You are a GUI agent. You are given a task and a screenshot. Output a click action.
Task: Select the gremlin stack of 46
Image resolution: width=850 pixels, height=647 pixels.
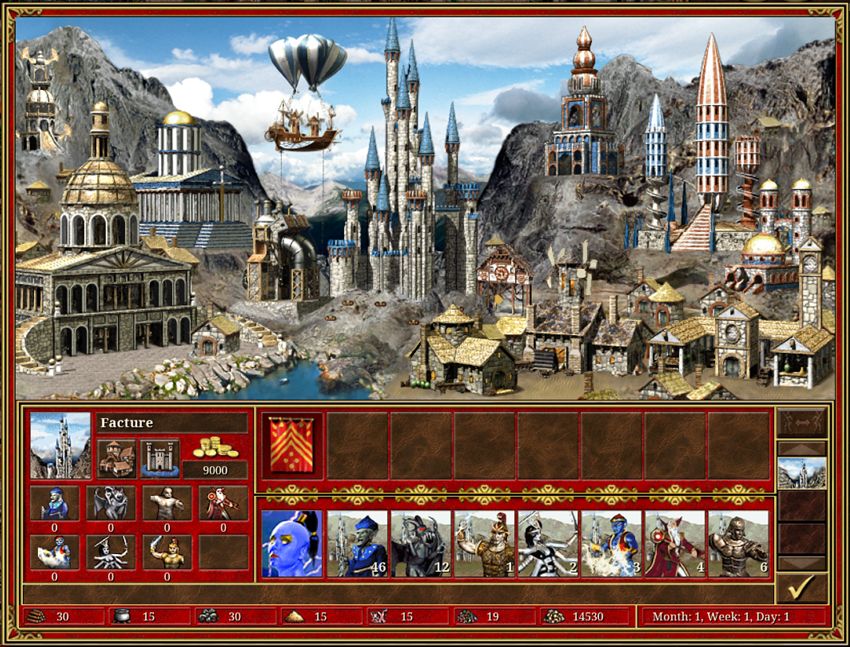tap(356, 544)
